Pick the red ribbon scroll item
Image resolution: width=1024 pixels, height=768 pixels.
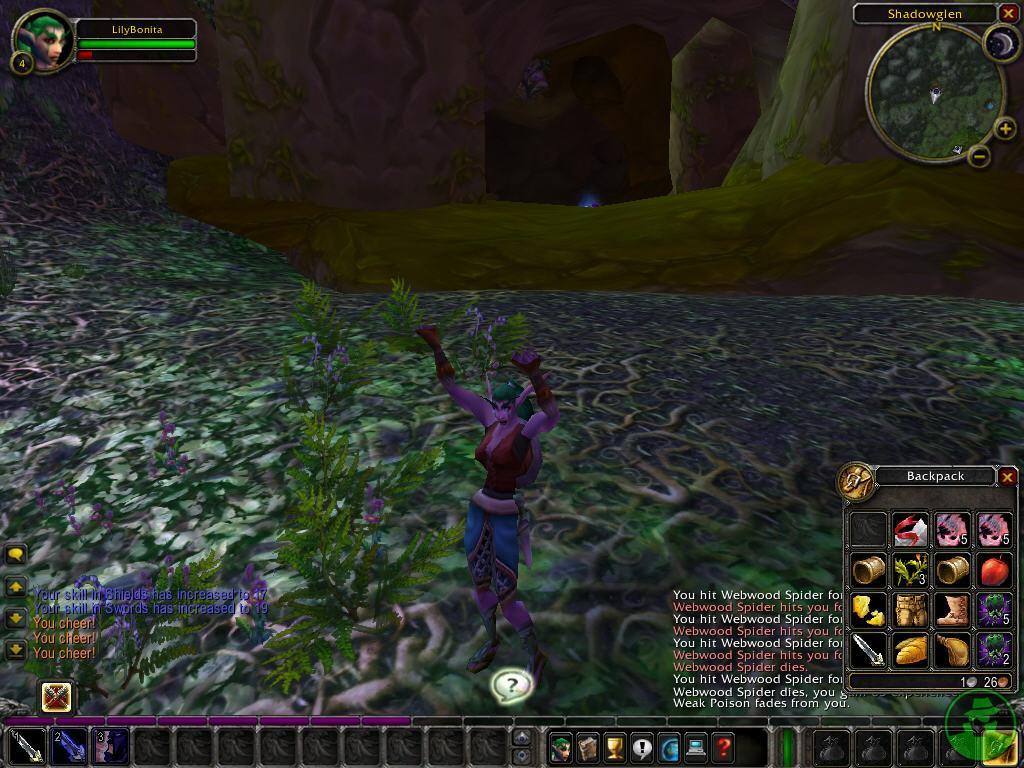pos(910,530)
